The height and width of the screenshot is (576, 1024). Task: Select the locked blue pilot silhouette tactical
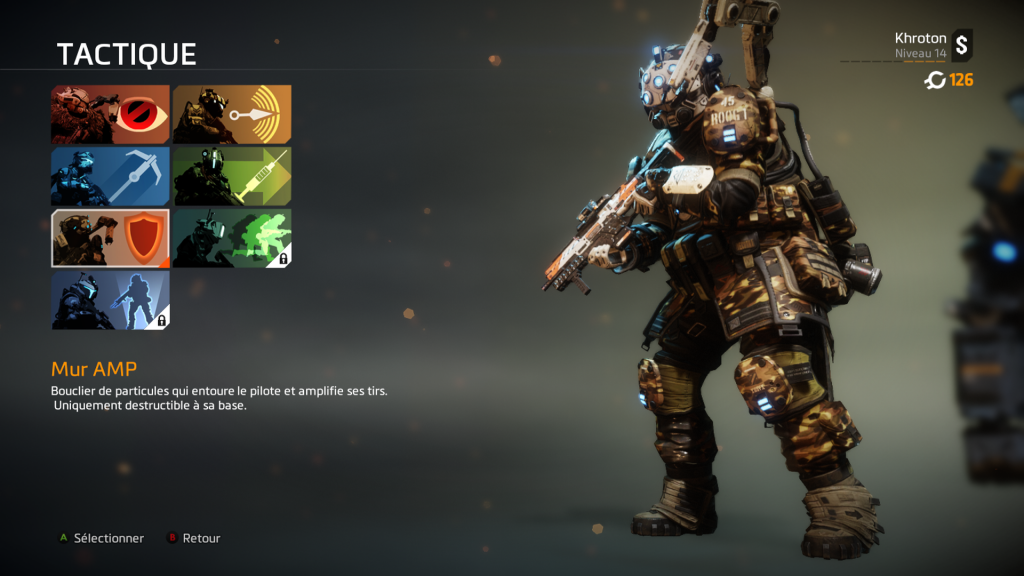click(110, 300)
